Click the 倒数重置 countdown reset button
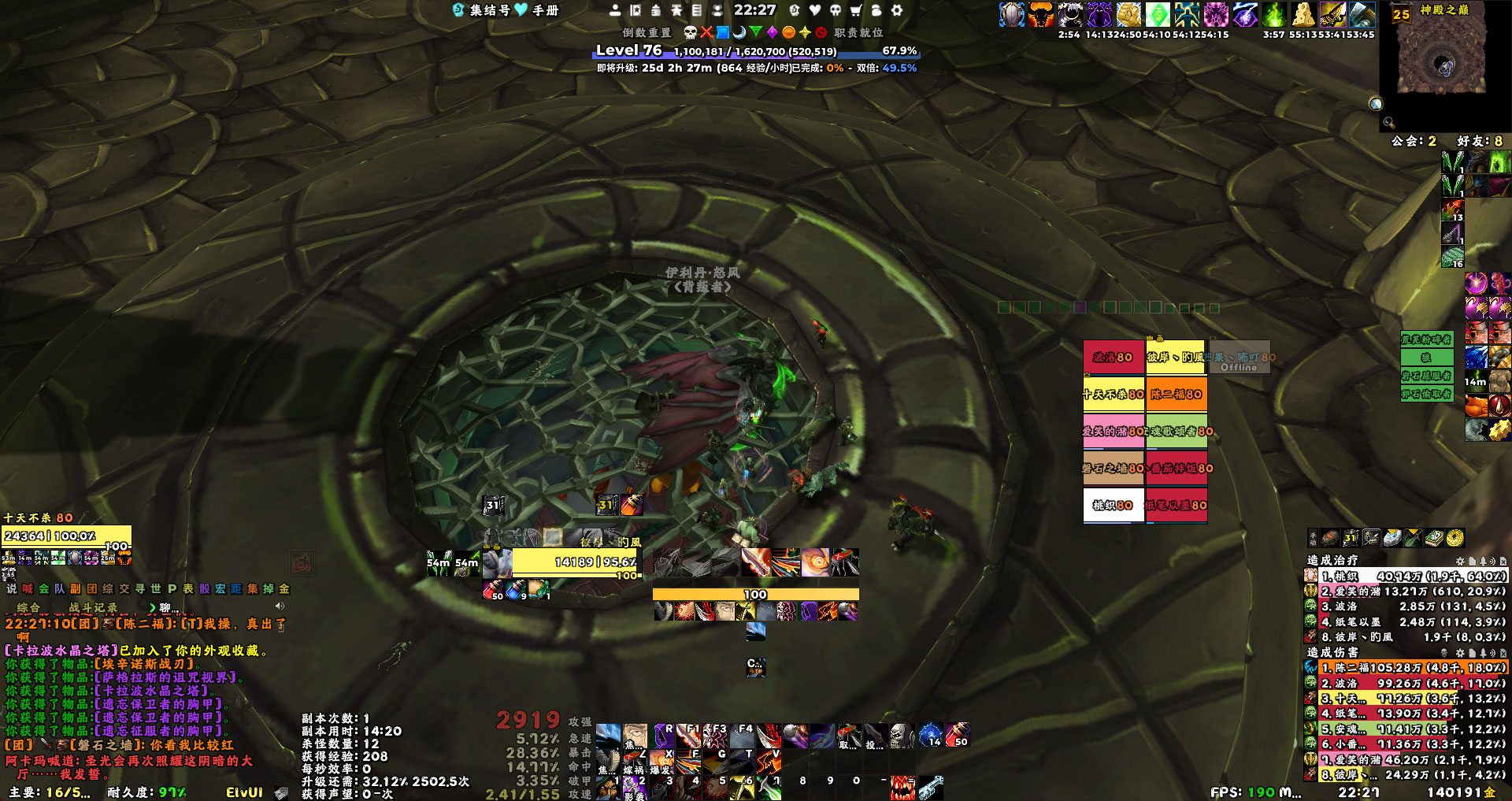Screen dimensions: 1512x801 [x=647, y=32]
